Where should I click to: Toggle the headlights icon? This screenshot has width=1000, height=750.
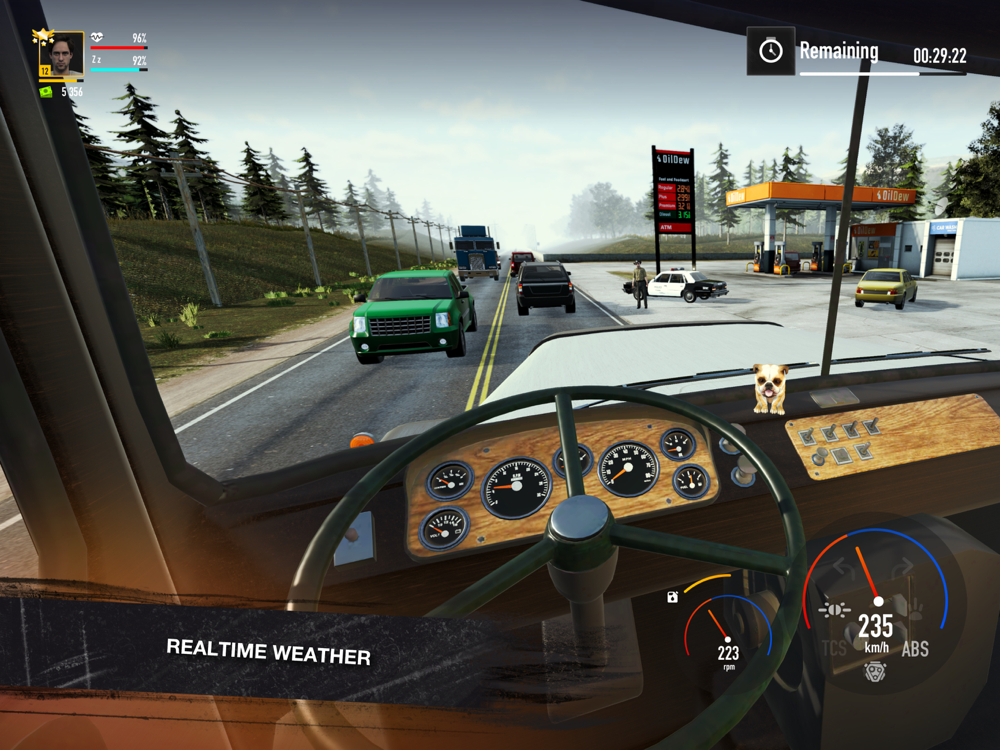(832, 609)
